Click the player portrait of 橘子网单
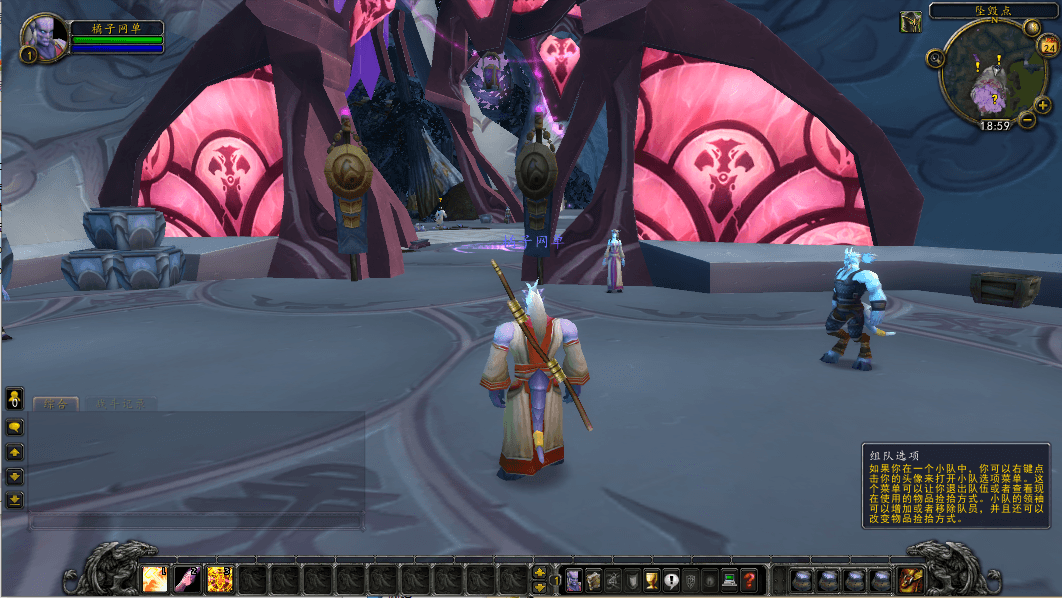This screenshot has width=1062, height=598. pos(45,37)
